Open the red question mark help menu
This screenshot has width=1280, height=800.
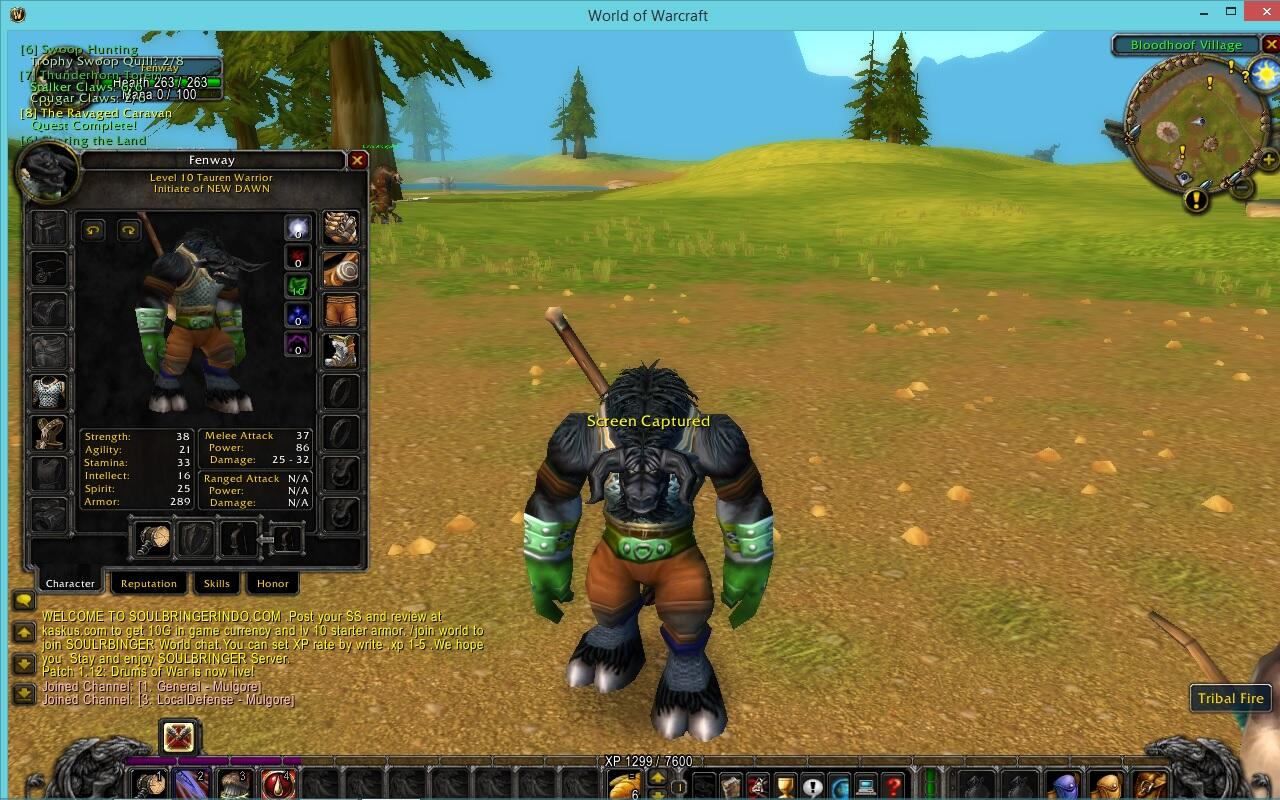pos(893,786)
